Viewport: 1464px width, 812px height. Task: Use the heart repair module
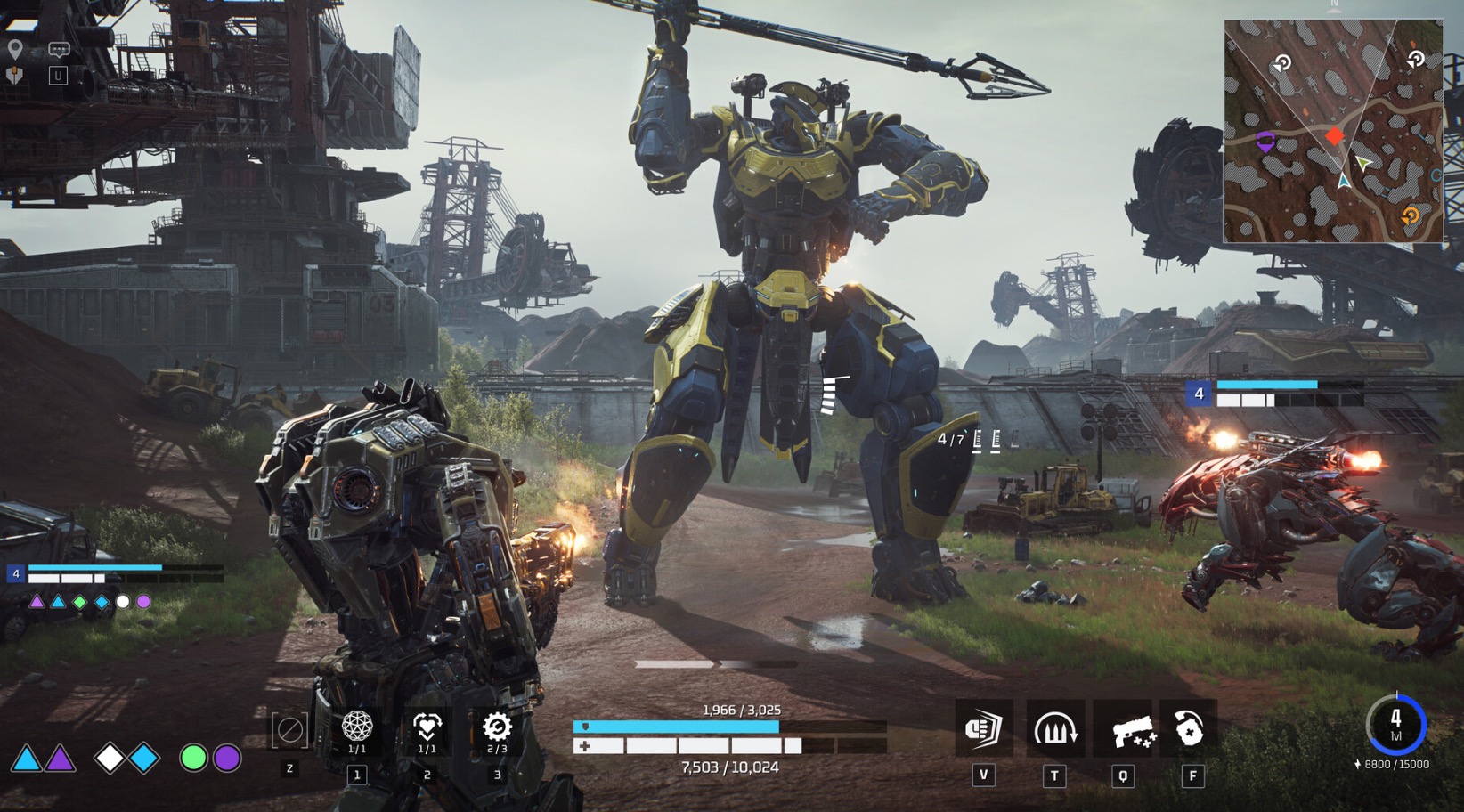coord(427,727)
